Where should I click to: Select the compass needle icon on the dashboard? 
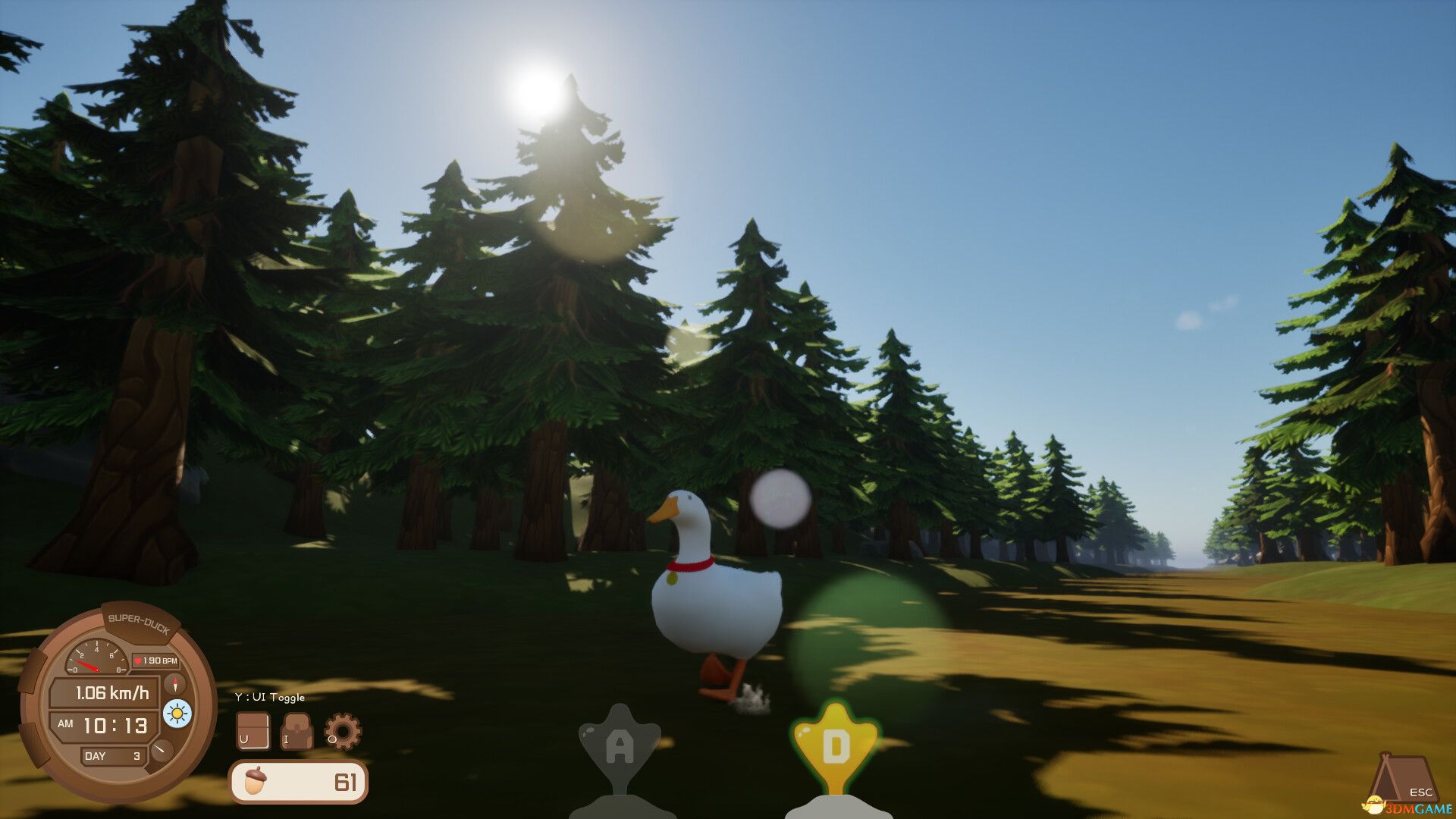pyautogui.click(x=174, y=685)
